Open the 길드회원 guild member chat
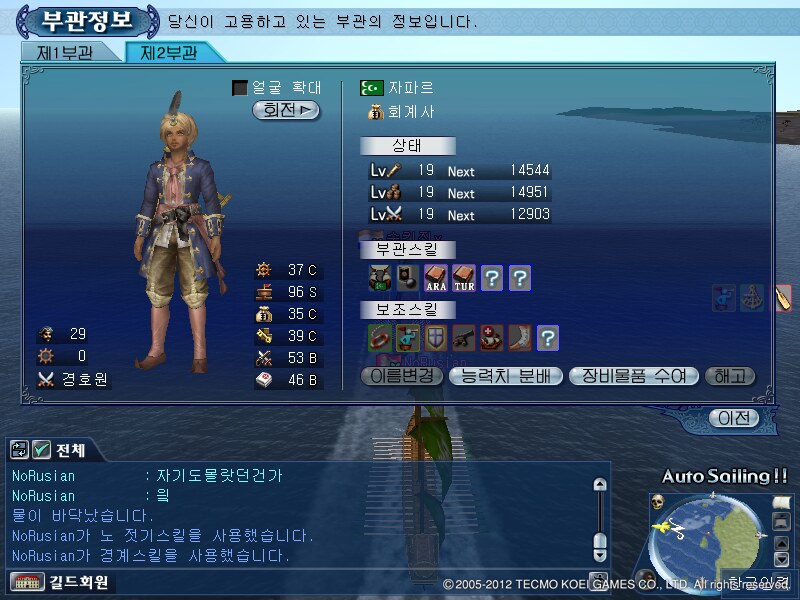Image resolution: width=800 pixels, height=600 pixels. tap(60, 581)
